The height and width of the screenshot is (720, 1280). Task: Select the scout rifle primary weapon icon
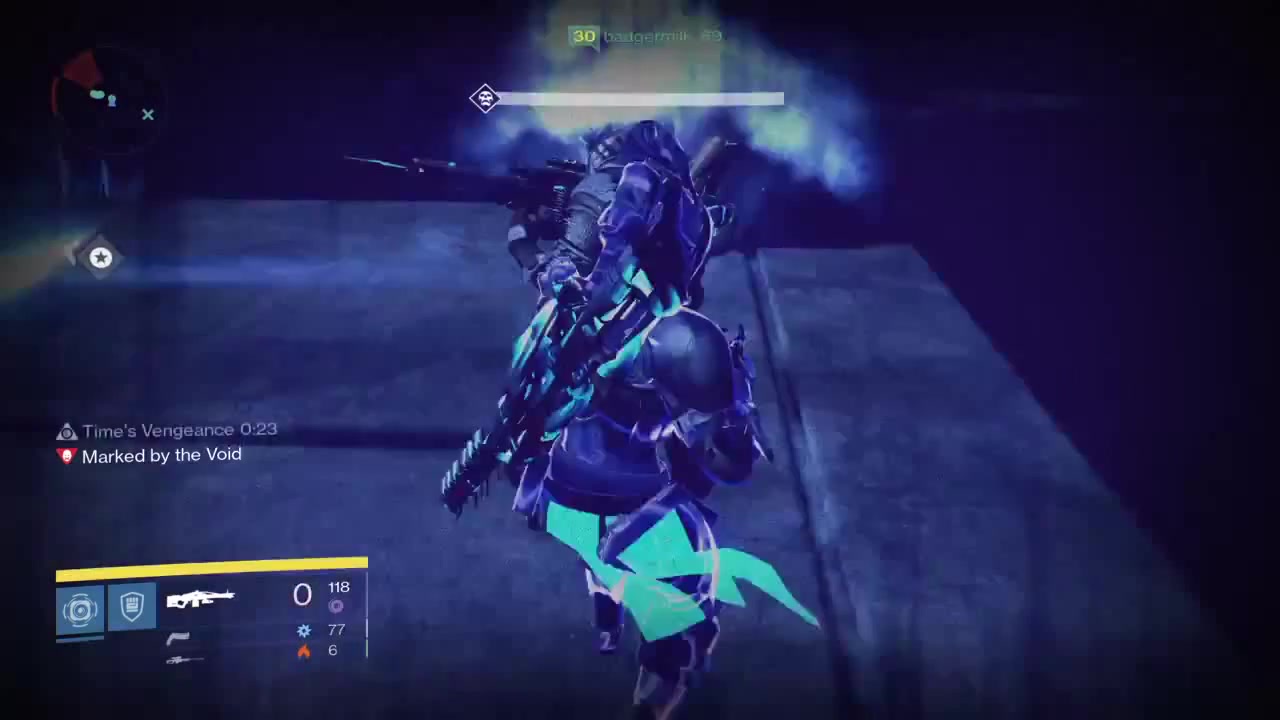coord(200,598)
